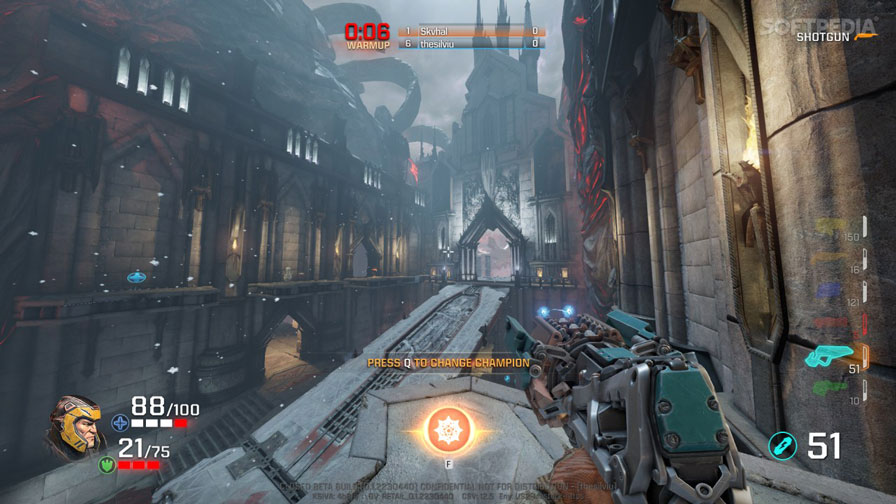Click the cyan shotgun ammo type icon
This screenshot has width=896, height=504.
(782, 446)
